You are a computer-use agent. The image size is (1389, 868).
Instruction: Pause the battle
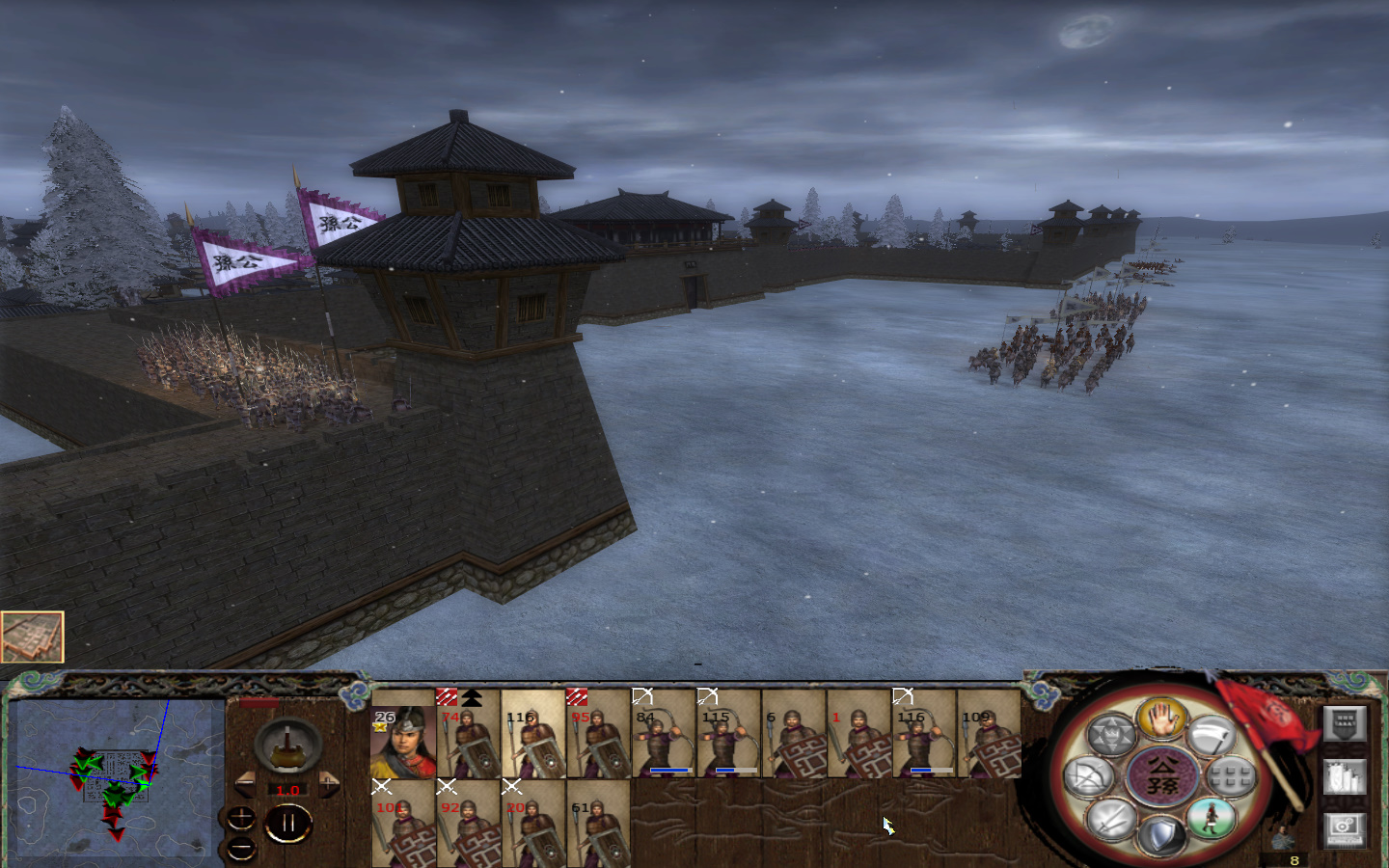pos(289,822)
